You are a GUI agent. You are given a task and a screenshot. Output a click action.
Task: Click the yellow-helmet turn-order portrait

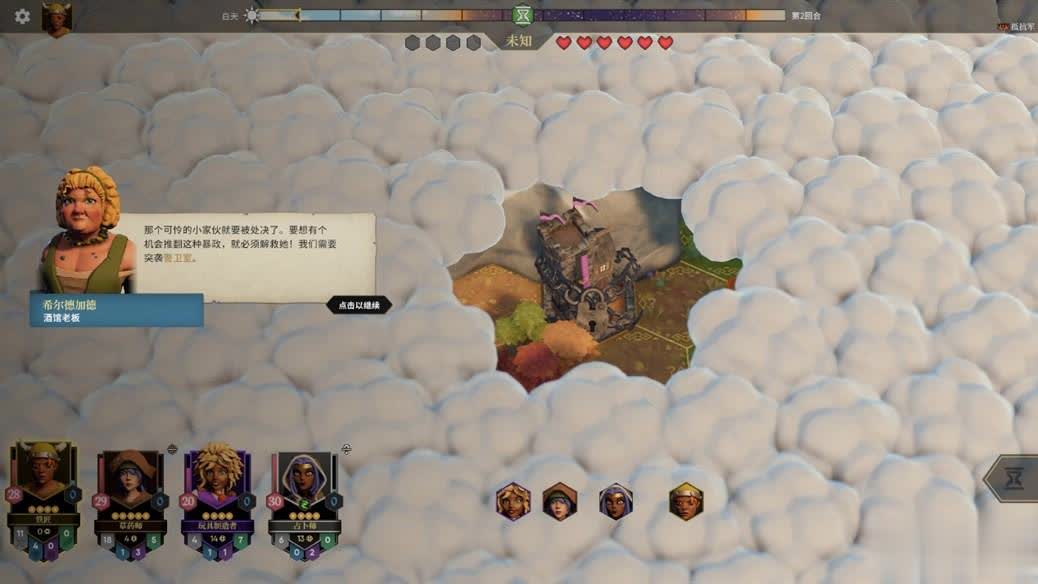[686, 501]
